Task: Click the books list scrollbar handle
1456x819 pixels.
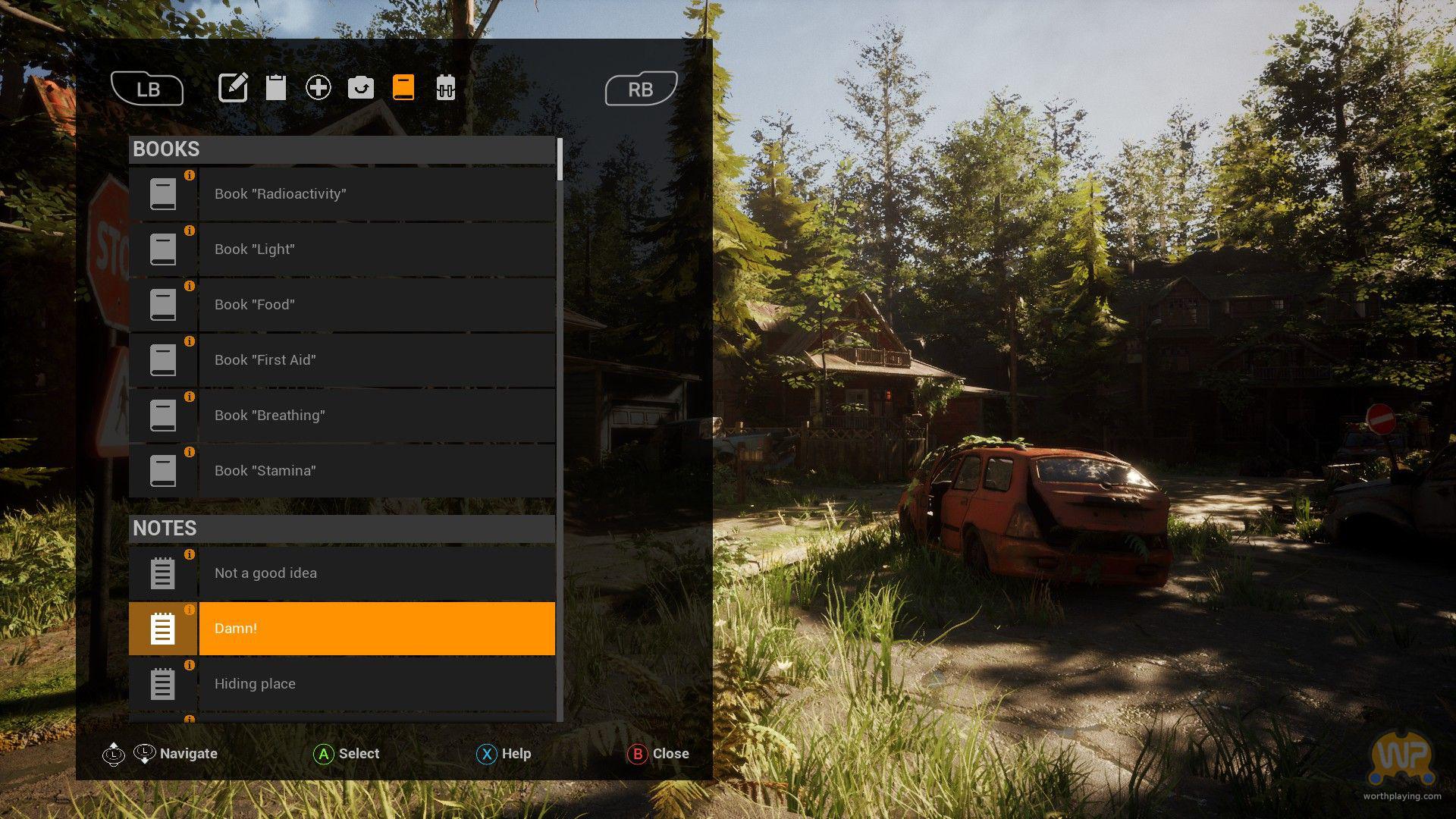Action: (560, 159)
